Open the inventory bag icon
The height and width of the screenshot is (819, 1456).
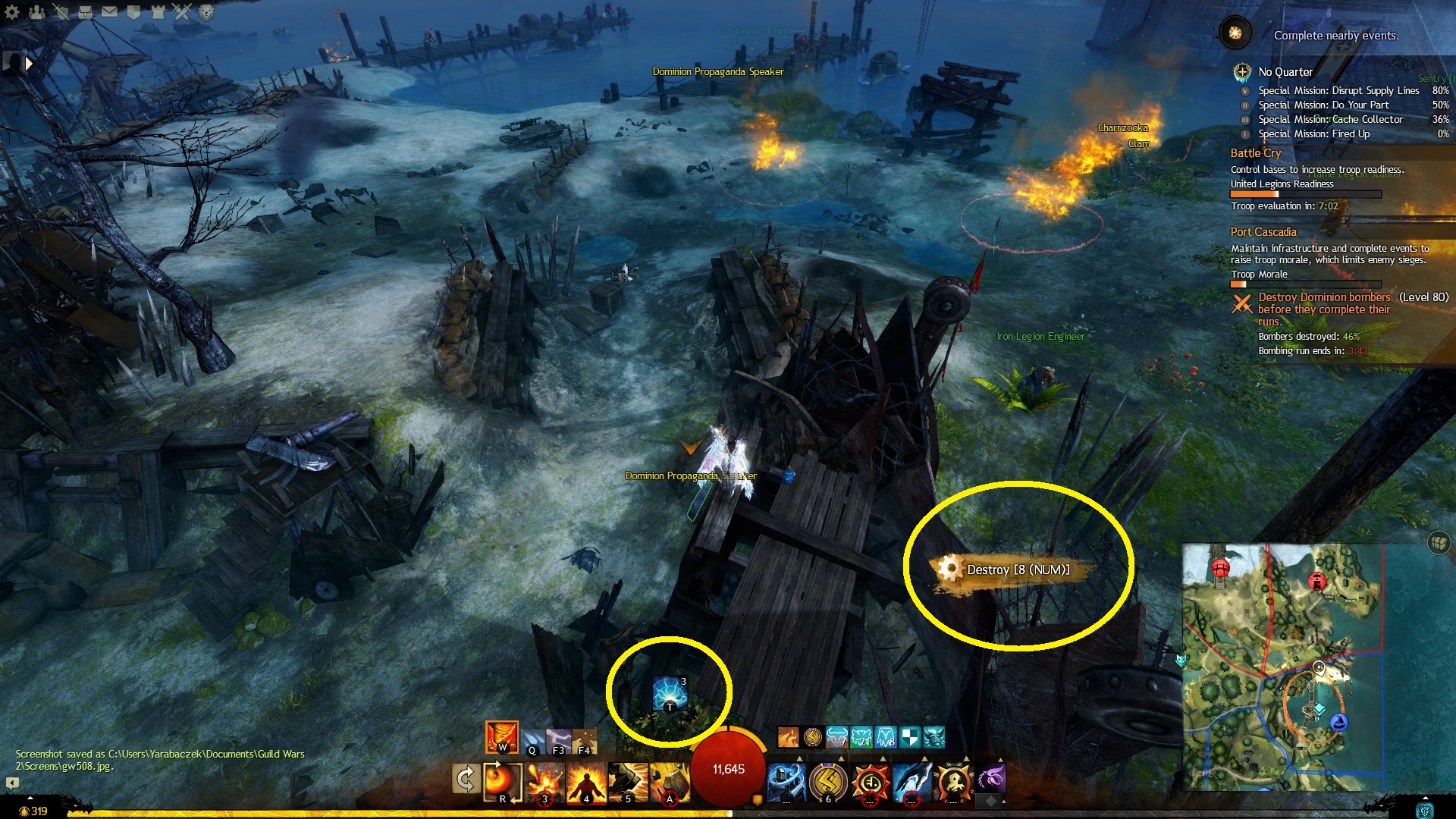point(85,11)
